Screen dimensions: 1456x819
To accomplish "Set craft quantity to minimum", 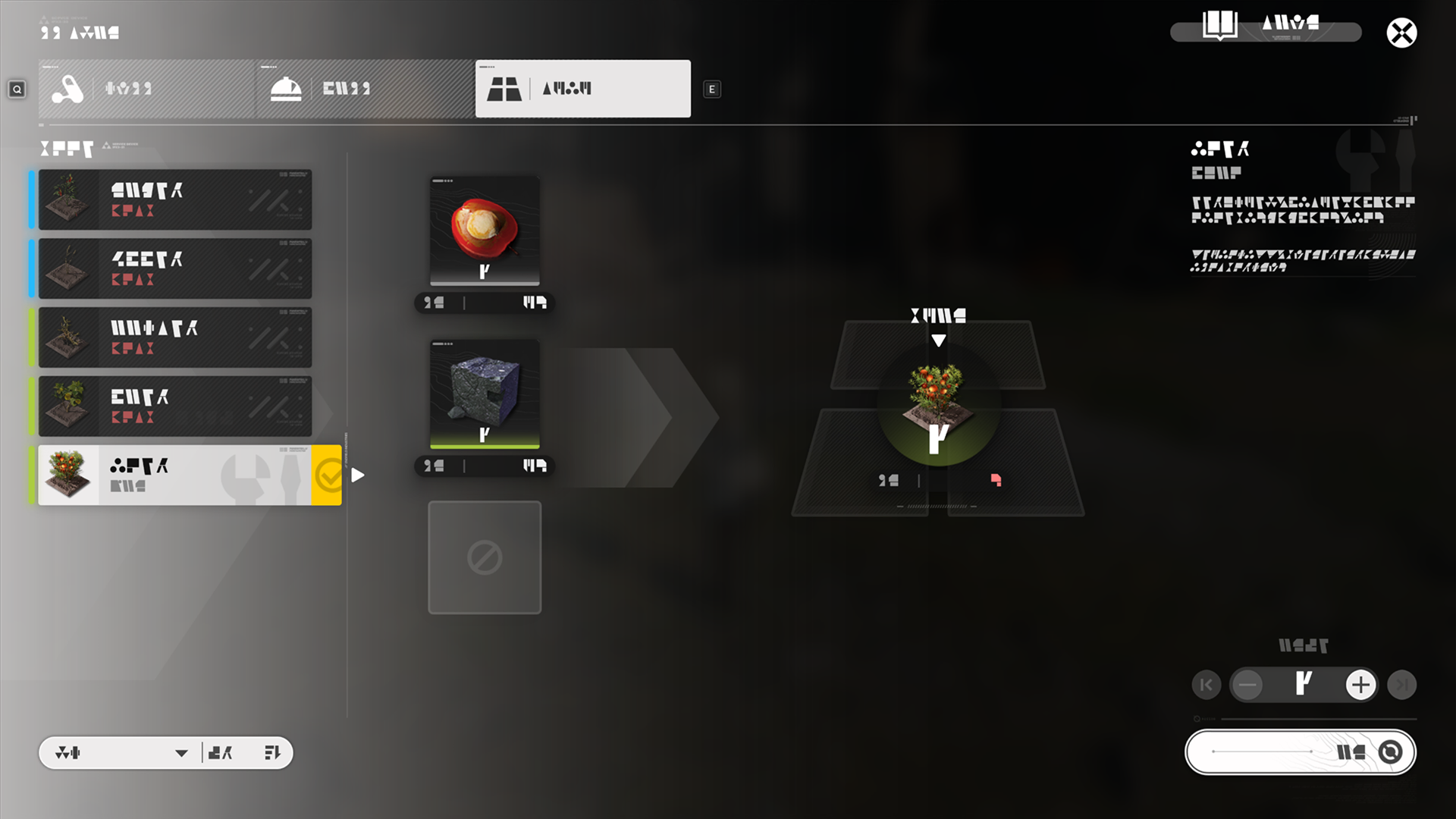I will (1206, 685).
